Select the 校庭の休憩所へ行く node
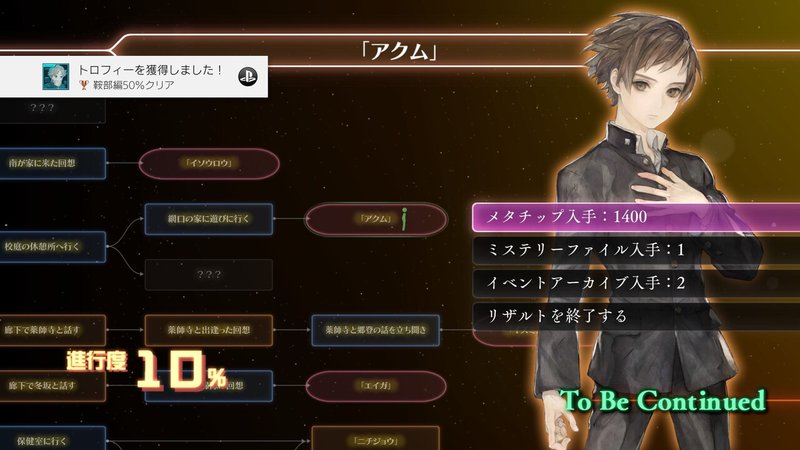The image size is (800, 450). pyautogui.click(x=53, y=243)
